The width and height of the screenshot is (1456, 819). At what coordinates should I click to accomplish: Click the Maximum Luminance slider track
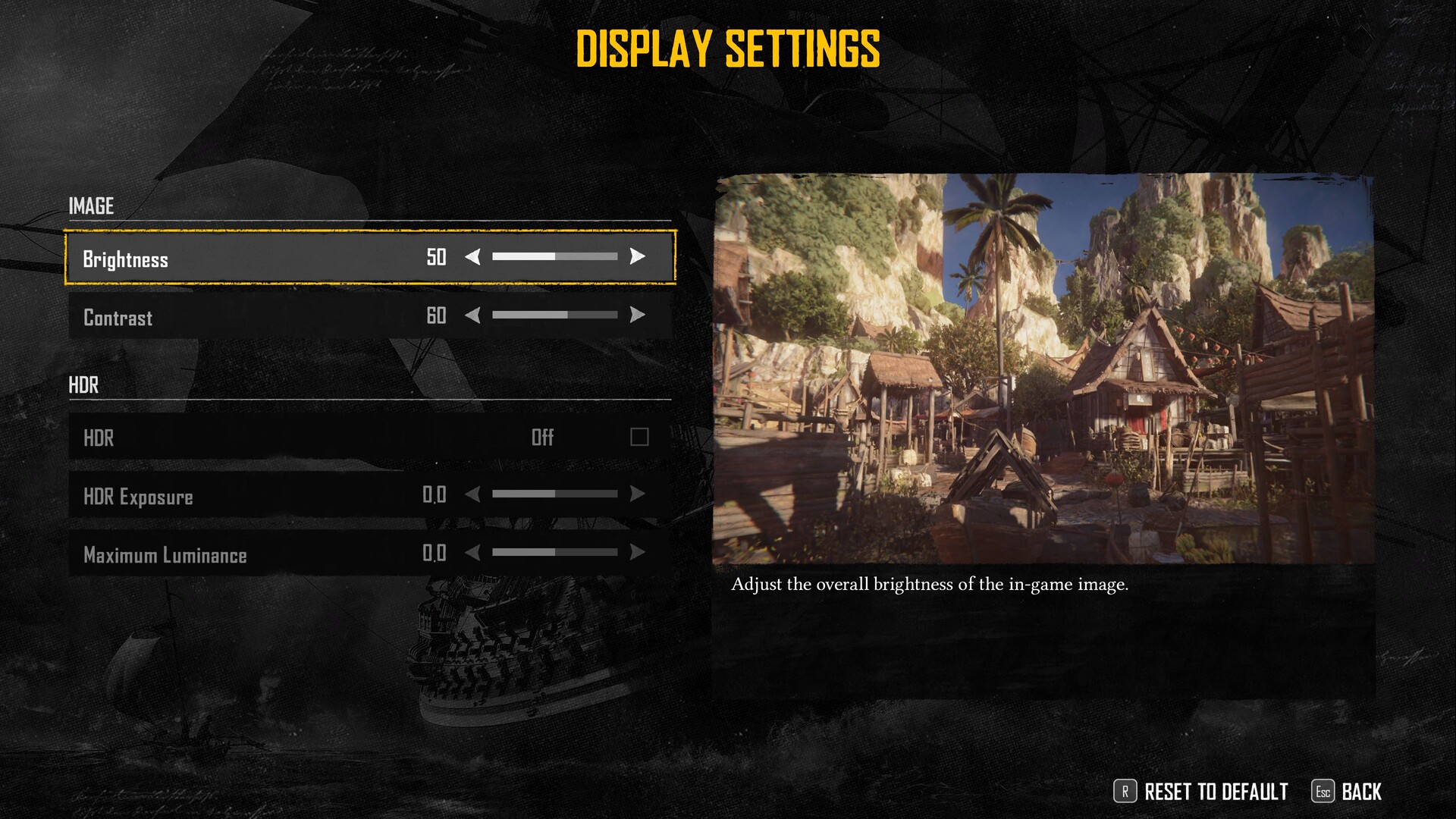click(x=554, y=553)
